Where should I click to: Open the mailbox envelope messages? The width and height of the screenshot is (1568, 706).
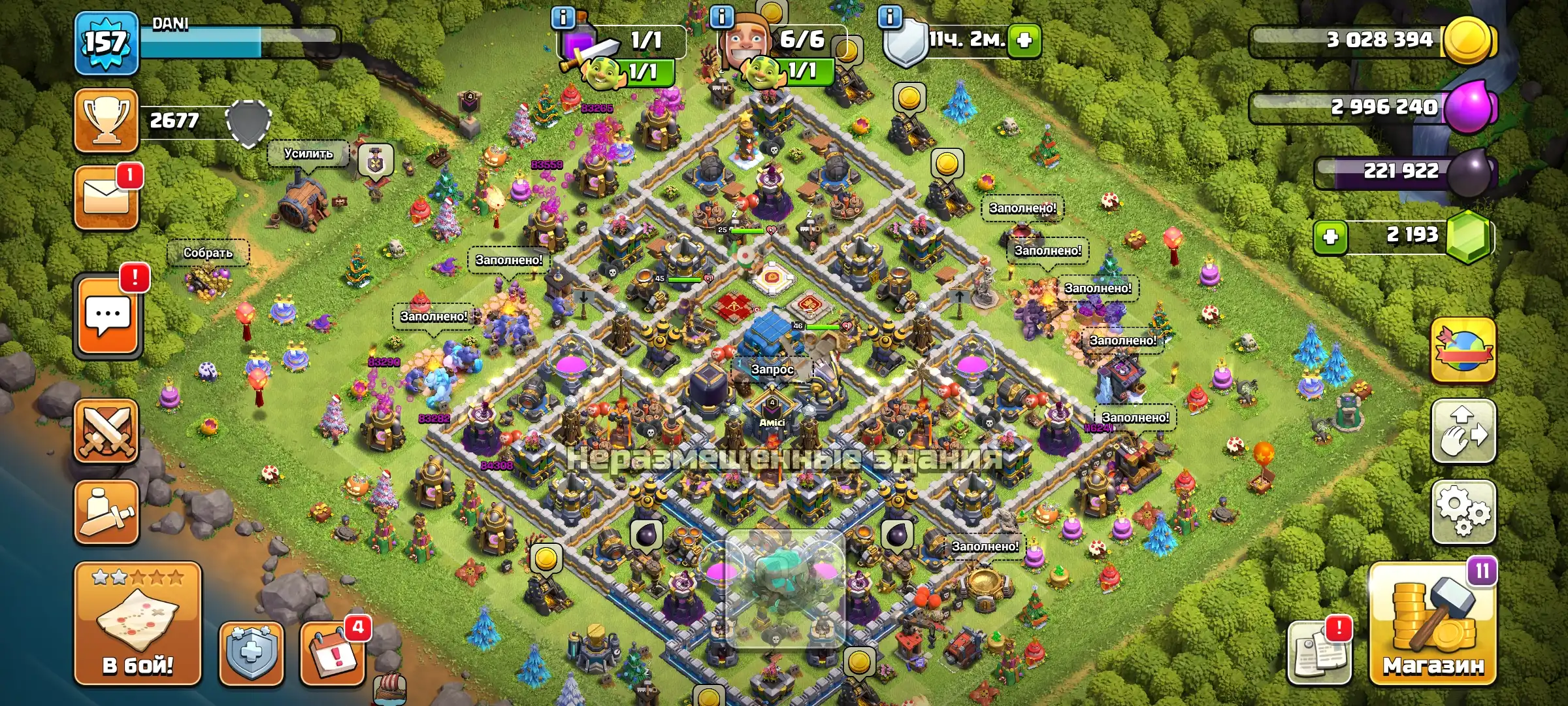click(106, 198)
